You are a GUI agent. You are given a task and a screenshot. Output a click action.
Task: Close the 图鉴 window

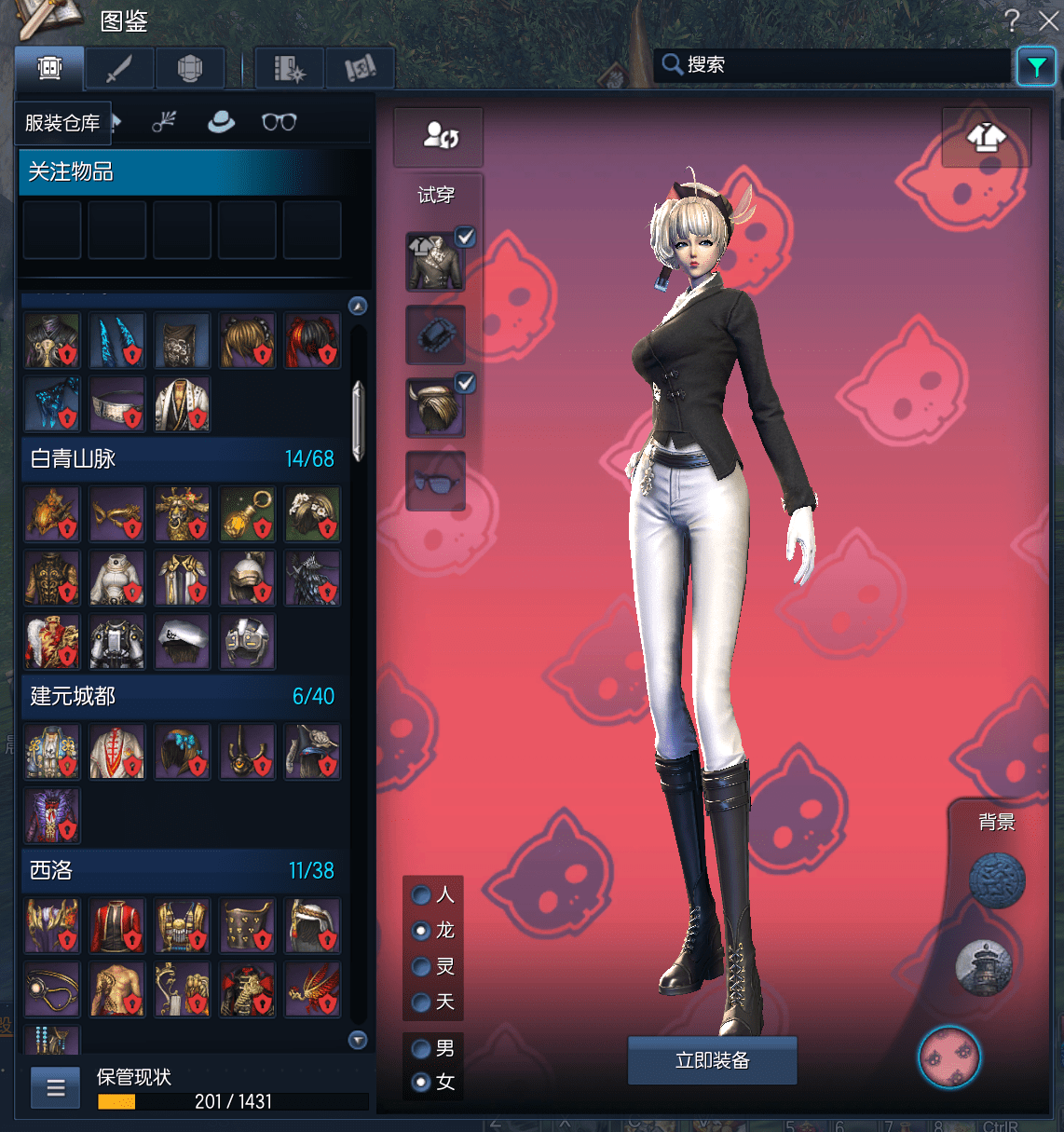[1048, 20]
